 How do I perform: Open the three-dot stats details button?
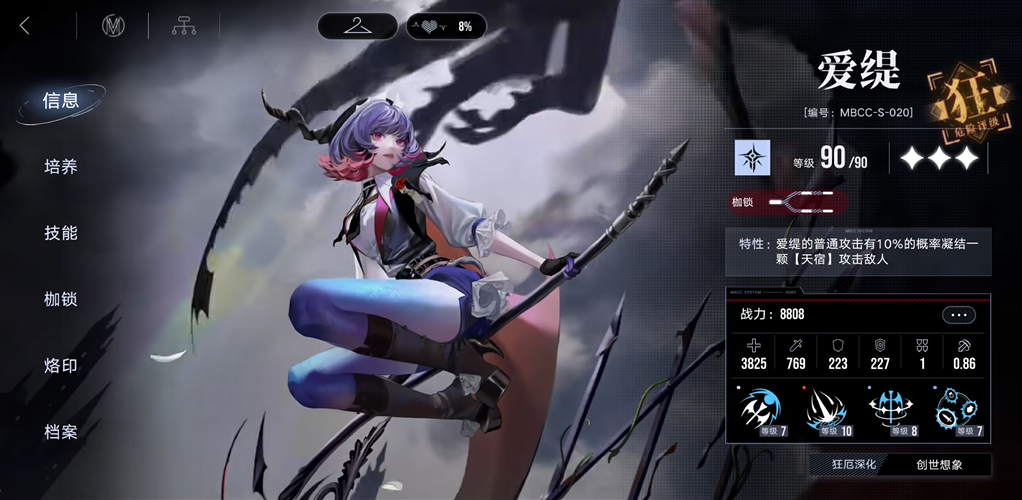957,315
